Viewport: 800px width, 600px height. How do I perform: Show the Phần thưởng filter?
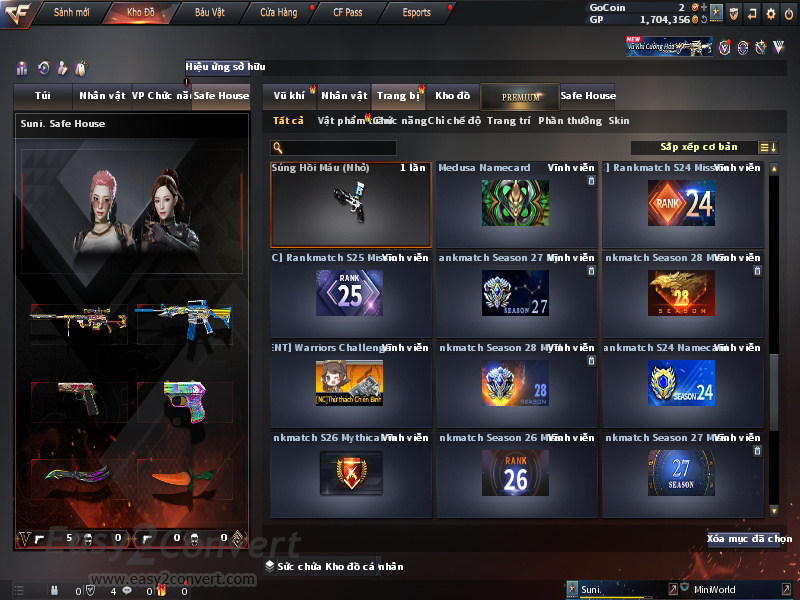tap(570, 120)
